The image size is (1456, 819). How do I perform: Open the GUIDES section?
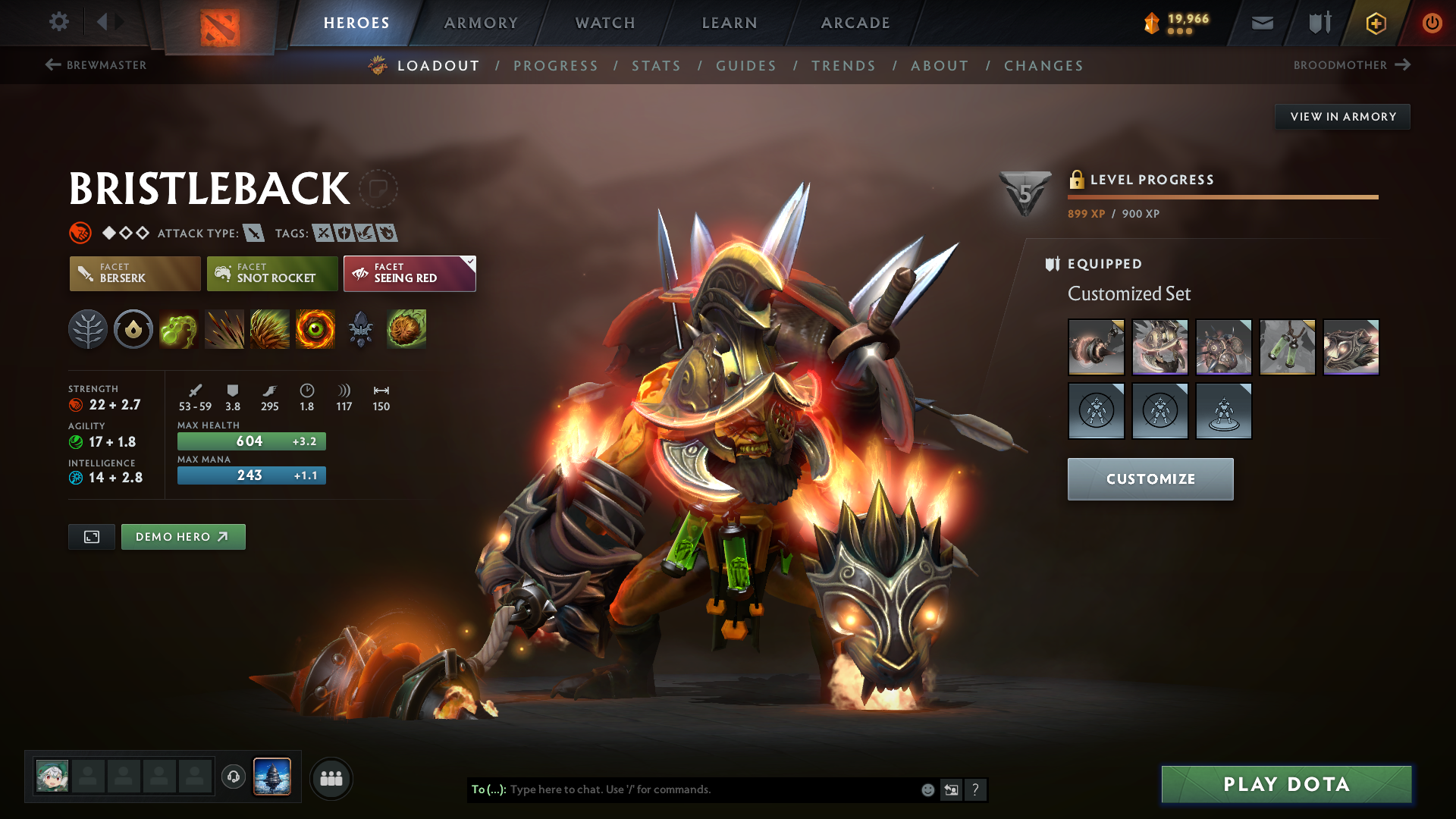click(x=745, y=66)
